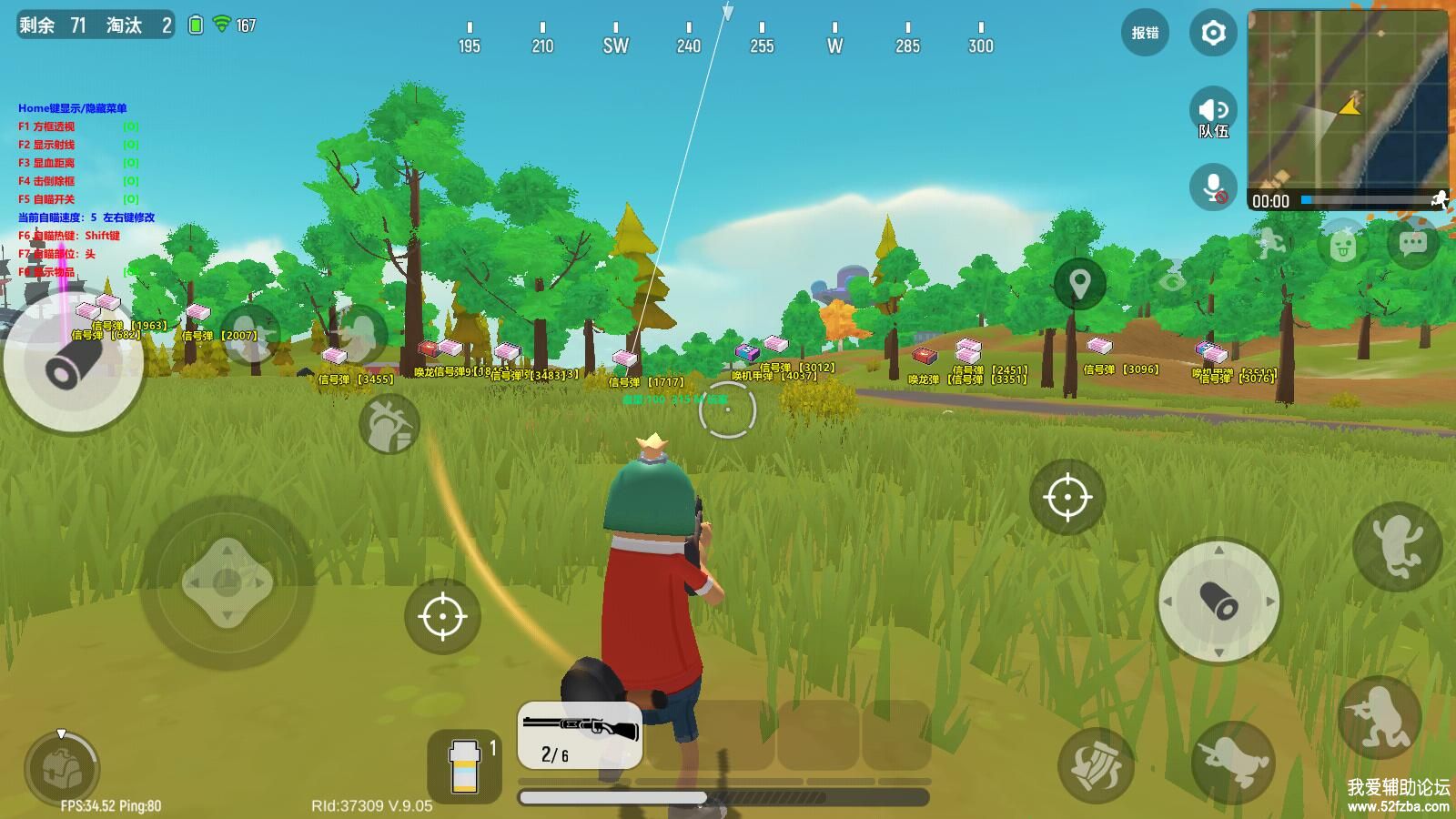Image resolution: width=1456 pixels, height=819 pixels.
Task: Switch to the crouch stance
Action: (x=1380, y=718)
